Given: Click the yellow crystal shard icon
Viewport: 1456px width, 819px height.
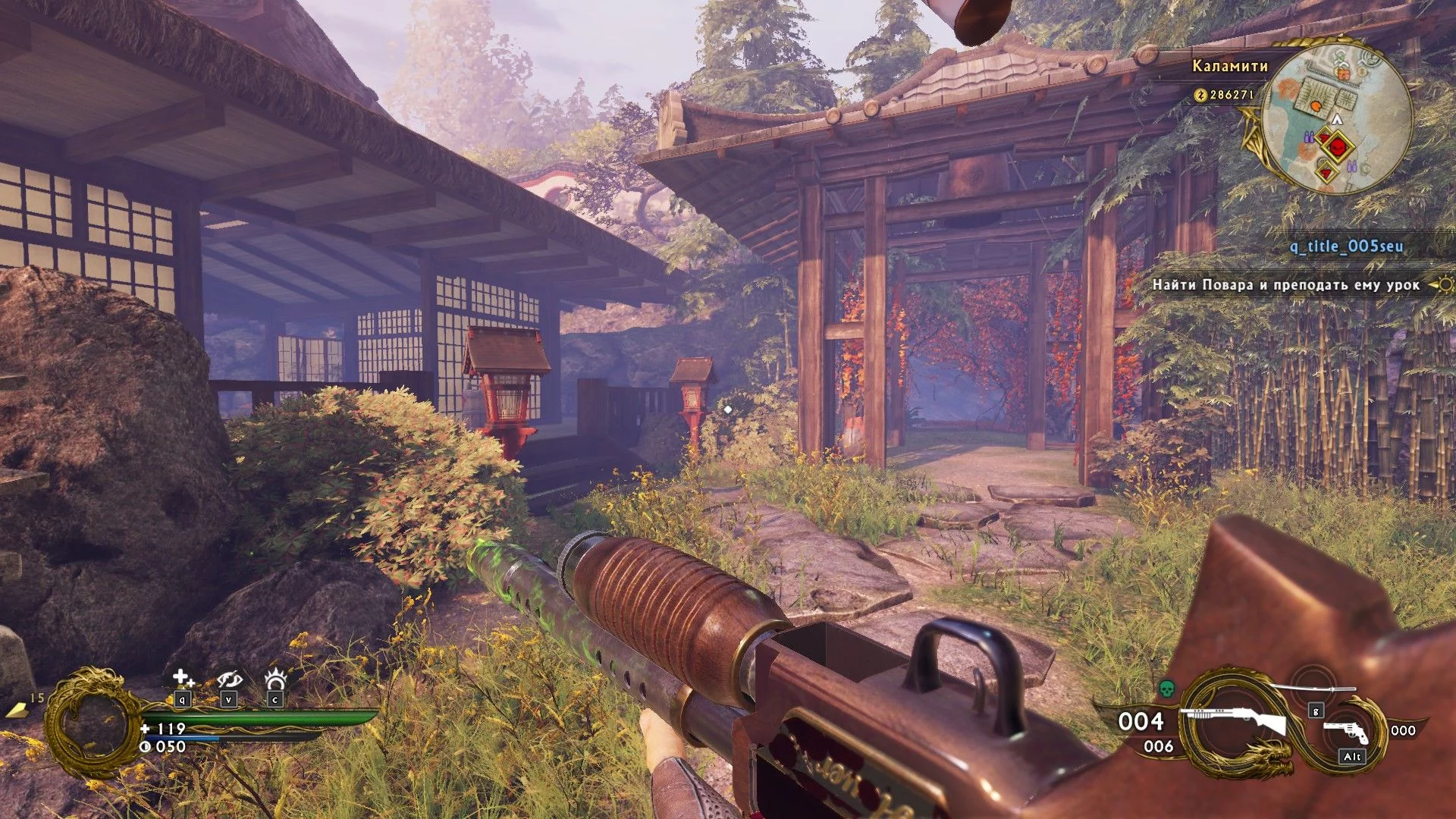Looking at the screenshot, I should [17, 709].
